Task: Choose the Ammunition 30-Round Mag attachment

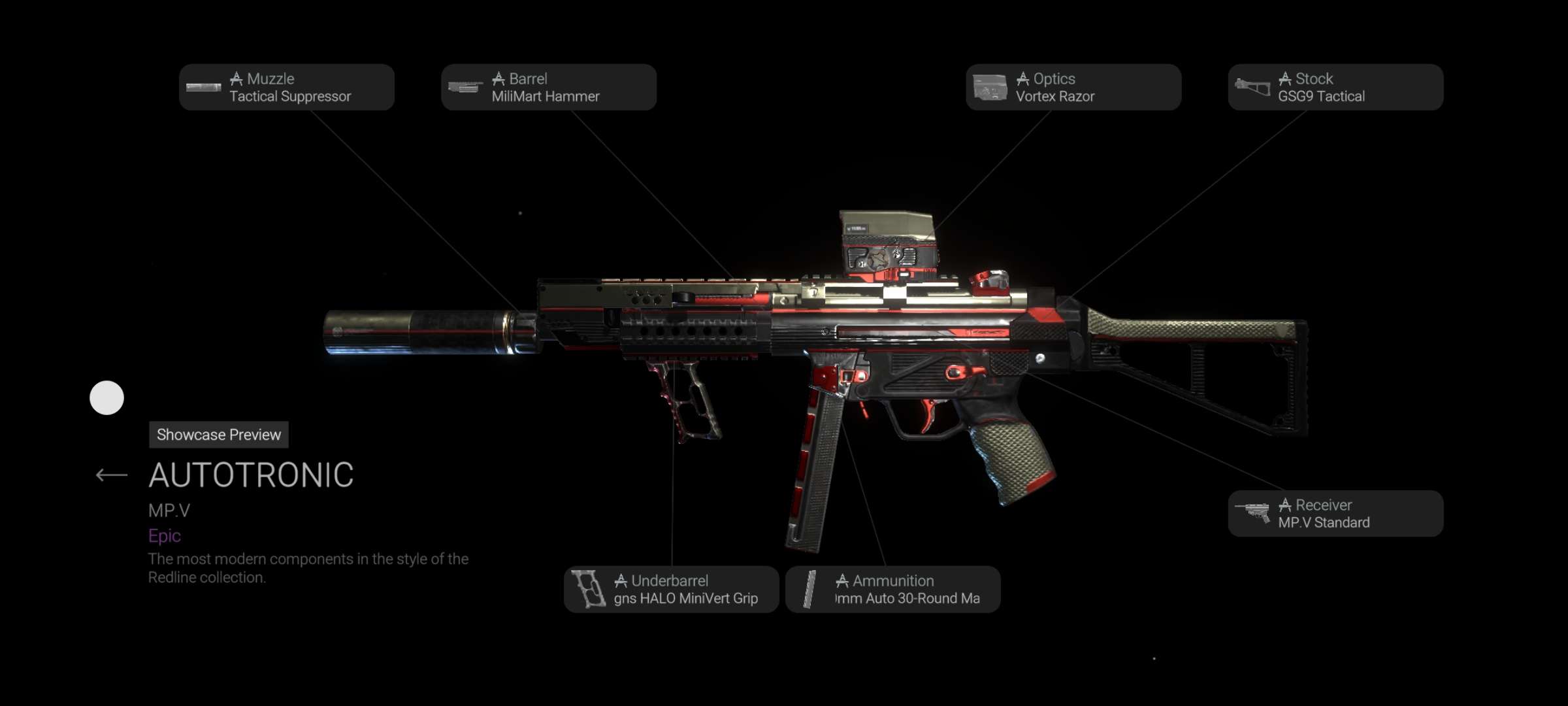Action: tap(892, 590)
